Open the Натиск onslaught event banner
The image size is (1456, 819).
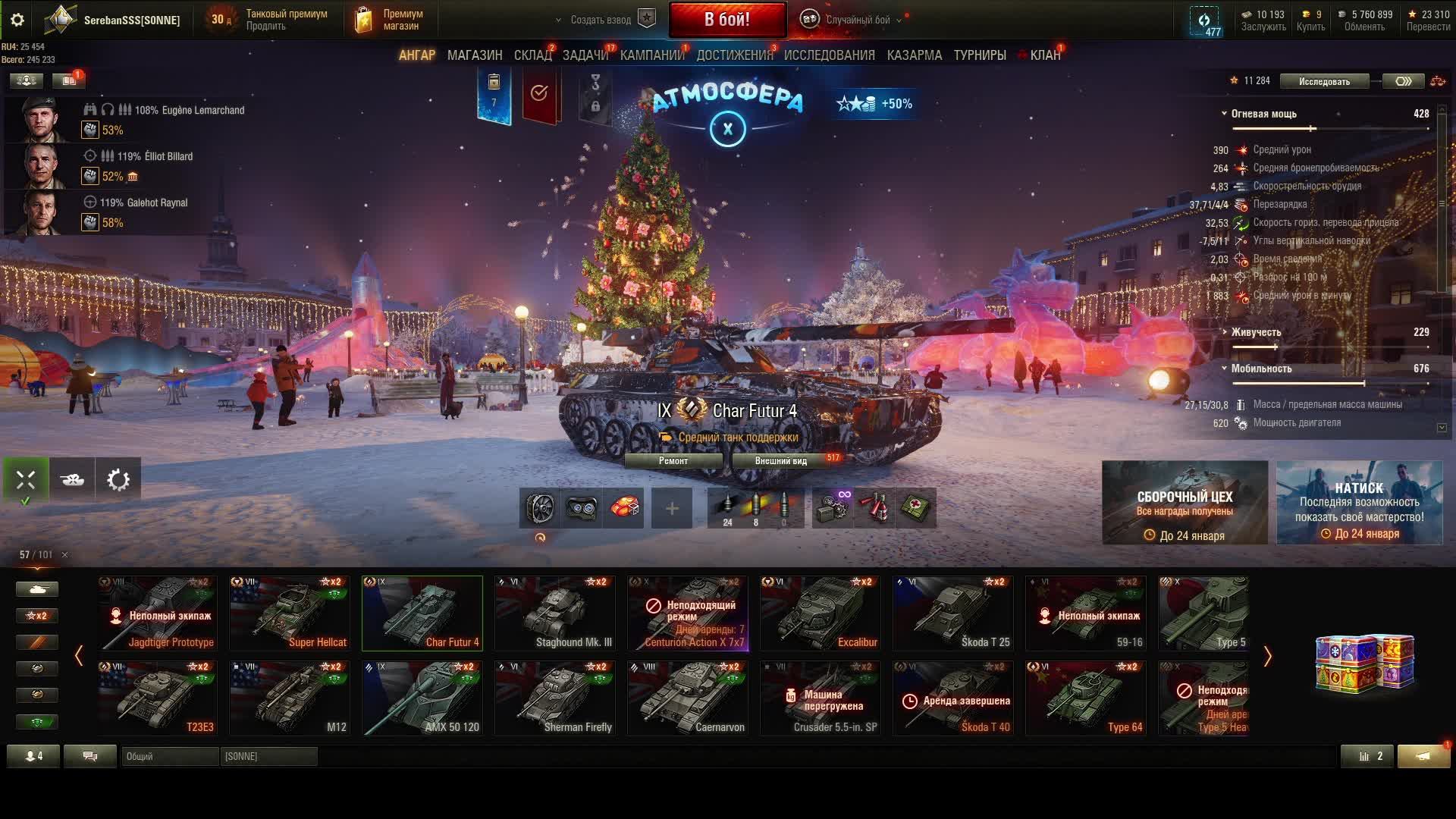coord(1359,503)
